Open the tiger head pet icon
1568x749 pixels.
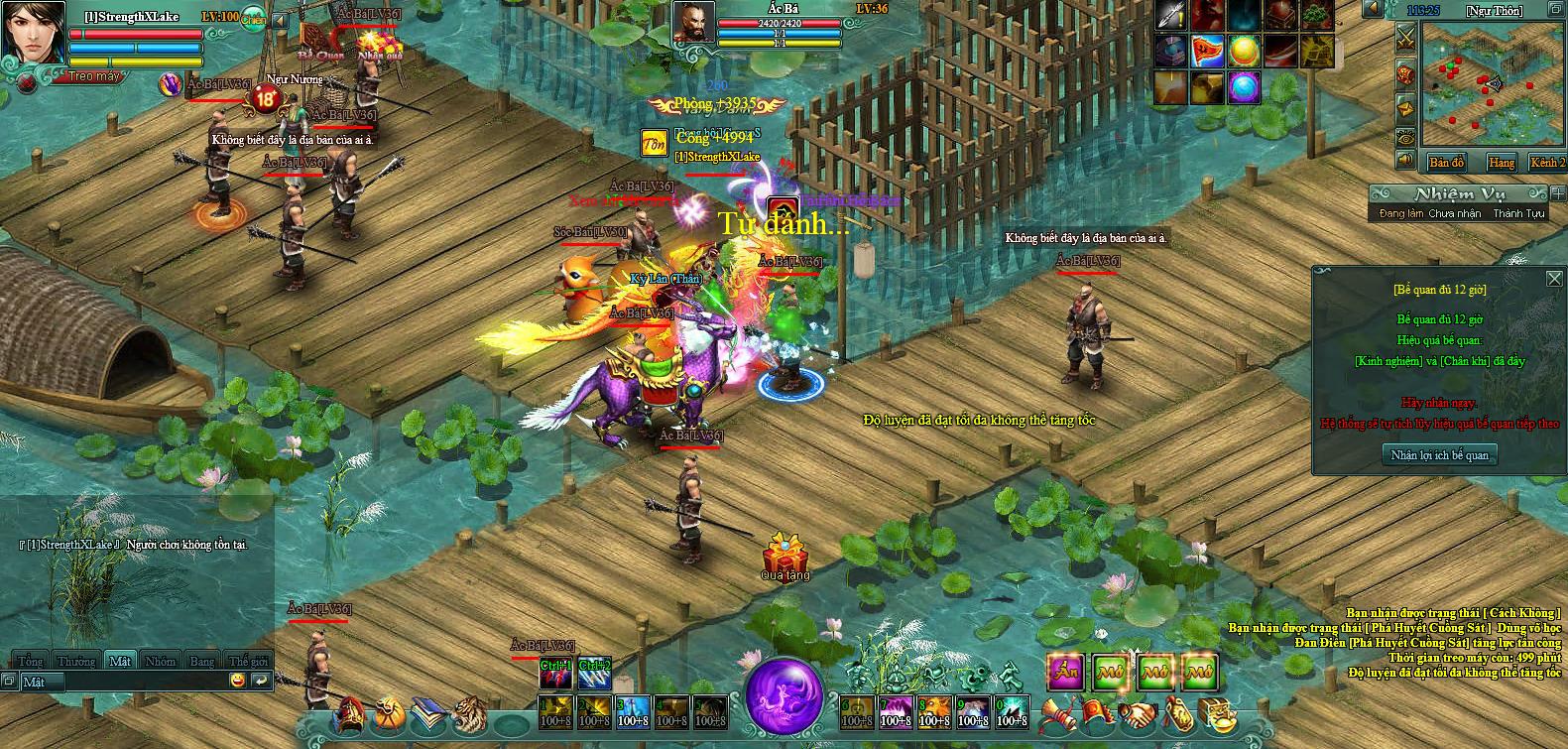click(468, 713)
